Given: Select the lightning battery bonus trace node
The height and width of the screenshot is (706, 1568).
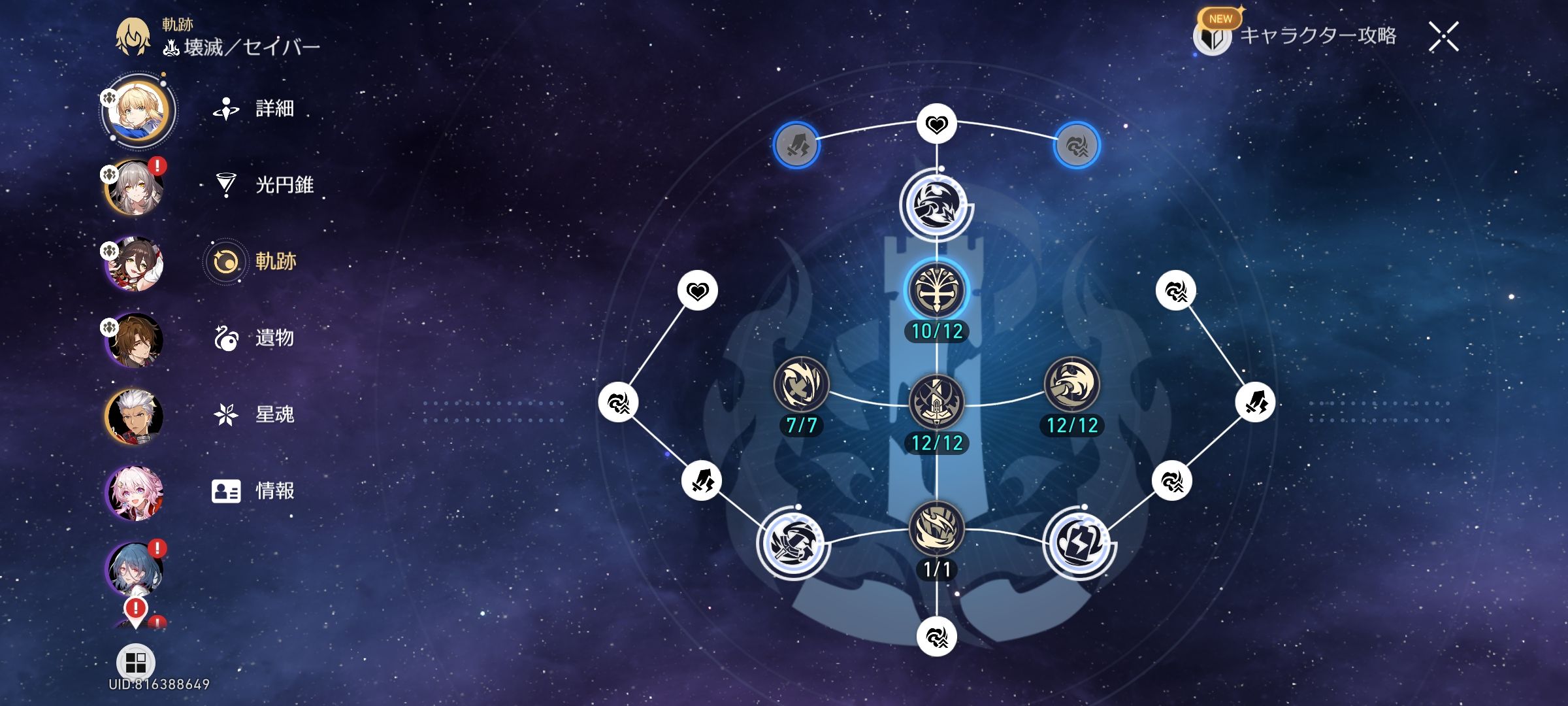Looking at the screenshot, I should tap(1079, 543).
